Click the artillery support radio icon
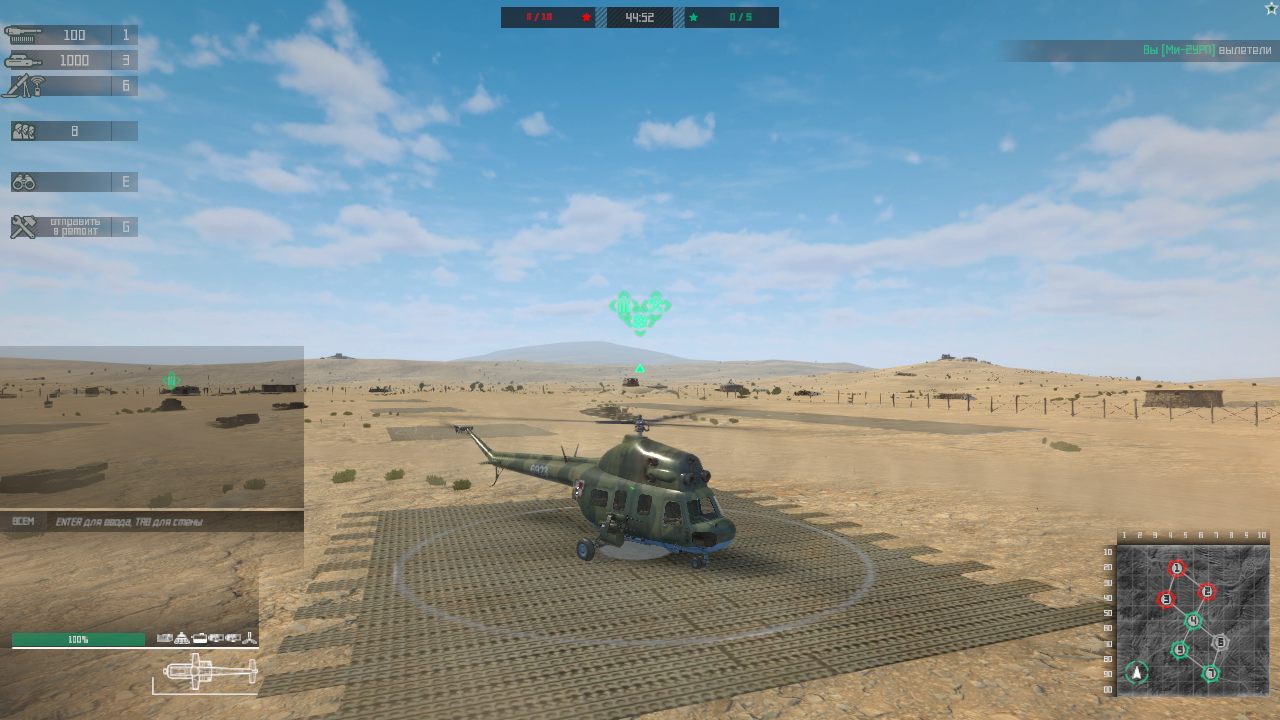This screenshot has width=1280, height=720. pyautogui.click(x=25, y=86)
